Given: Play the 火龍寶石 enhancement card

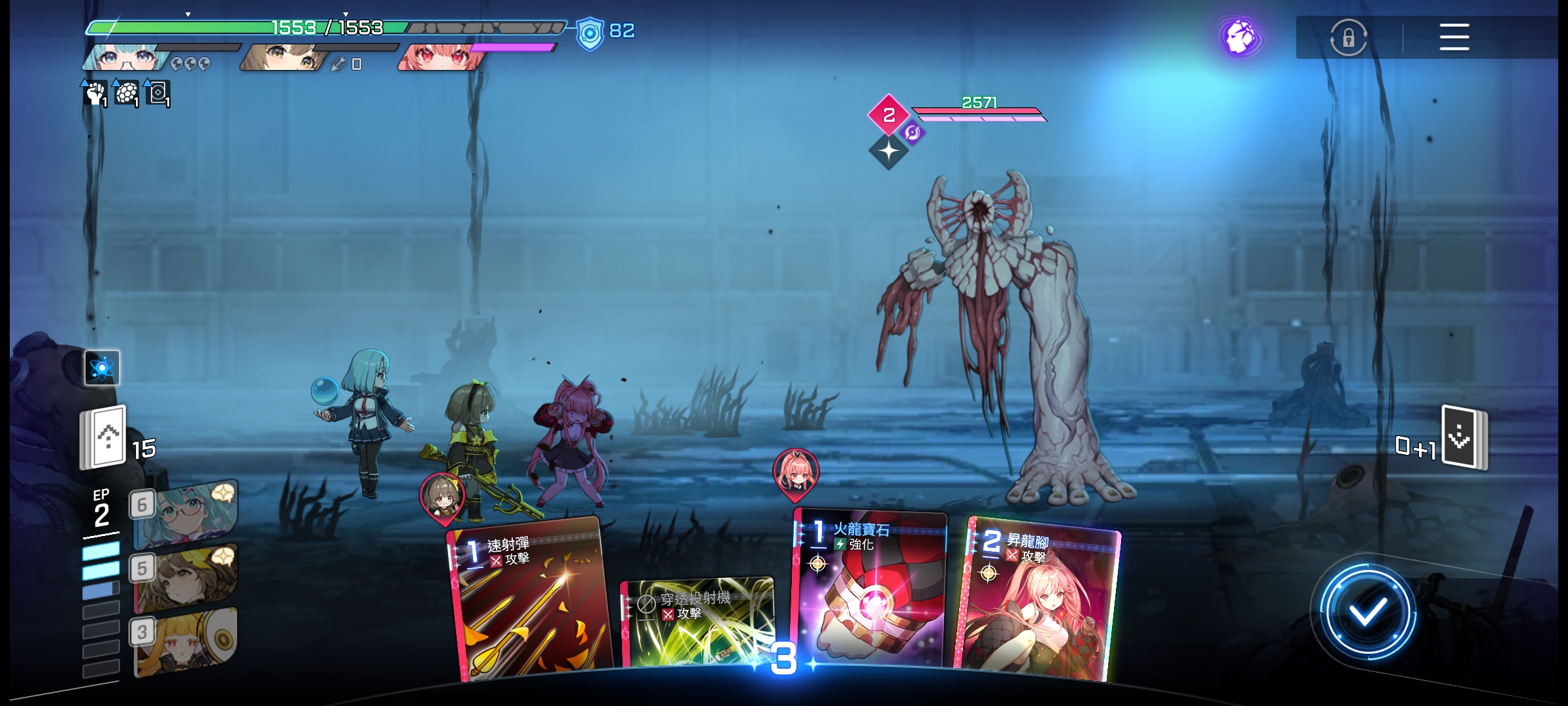Looking at the screenshot, I should click(869, 592).
